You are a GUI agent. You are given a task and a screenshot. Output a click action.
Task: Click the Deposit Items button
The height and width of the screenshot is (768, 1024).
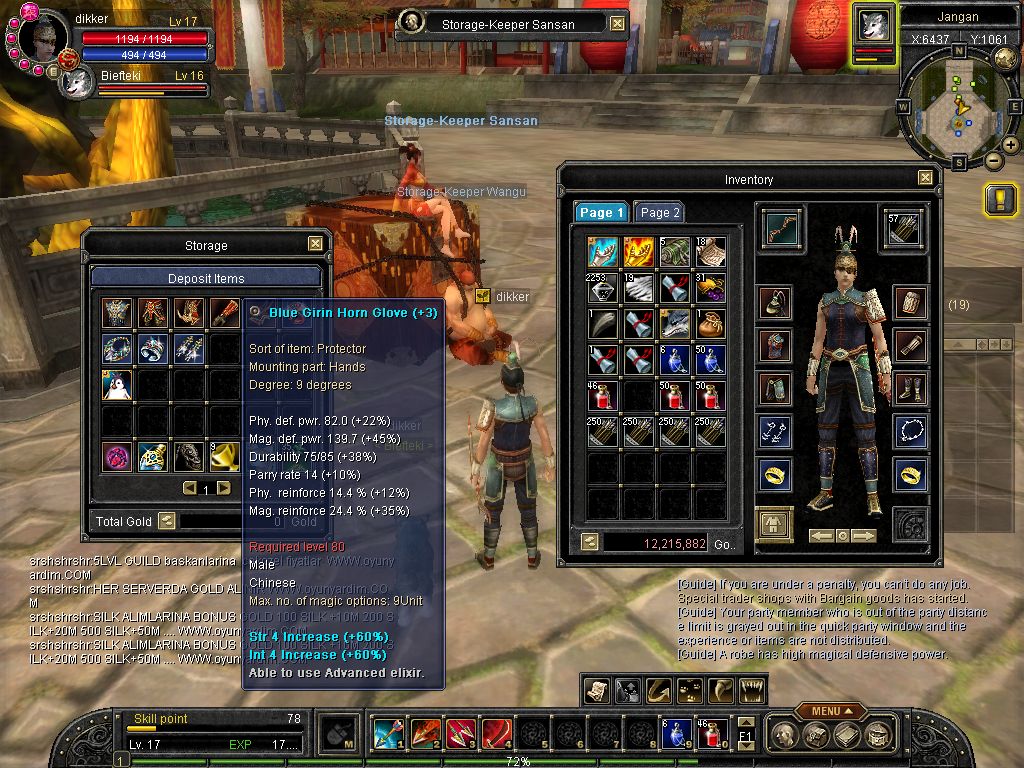coord(206,278)
